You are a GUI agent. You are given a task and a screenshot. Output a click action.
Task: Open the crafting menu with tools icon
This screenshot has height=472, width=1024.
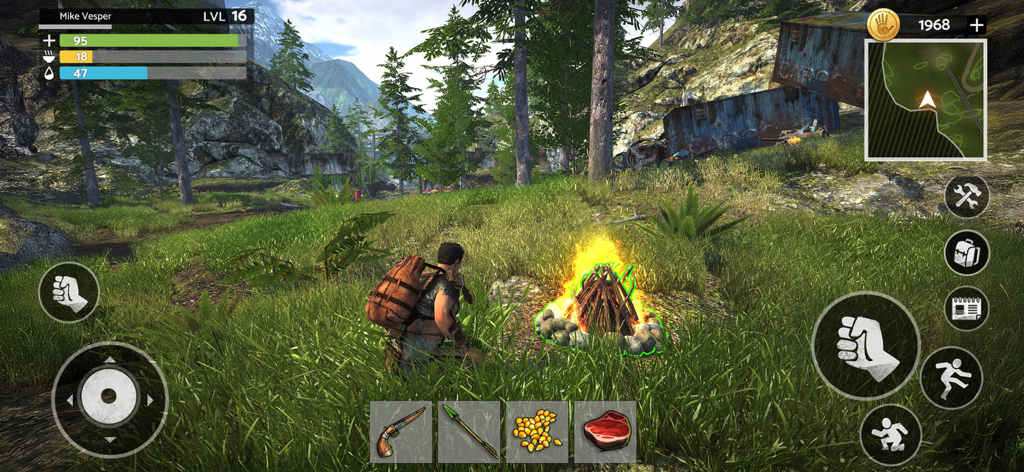click(966, 196)
